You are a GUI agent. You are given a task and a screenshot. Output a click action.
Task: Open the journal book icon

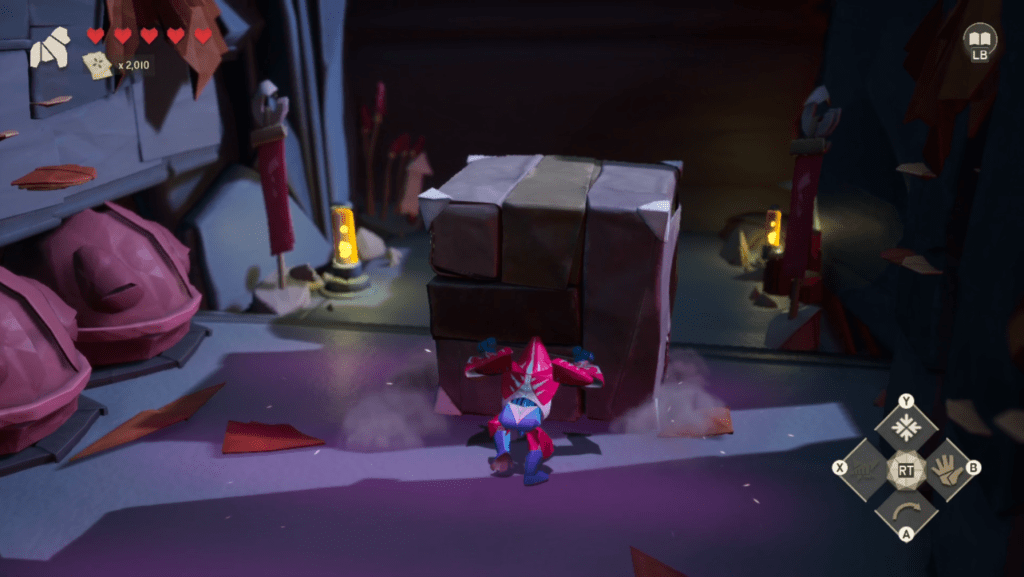[x=979, y=38]
